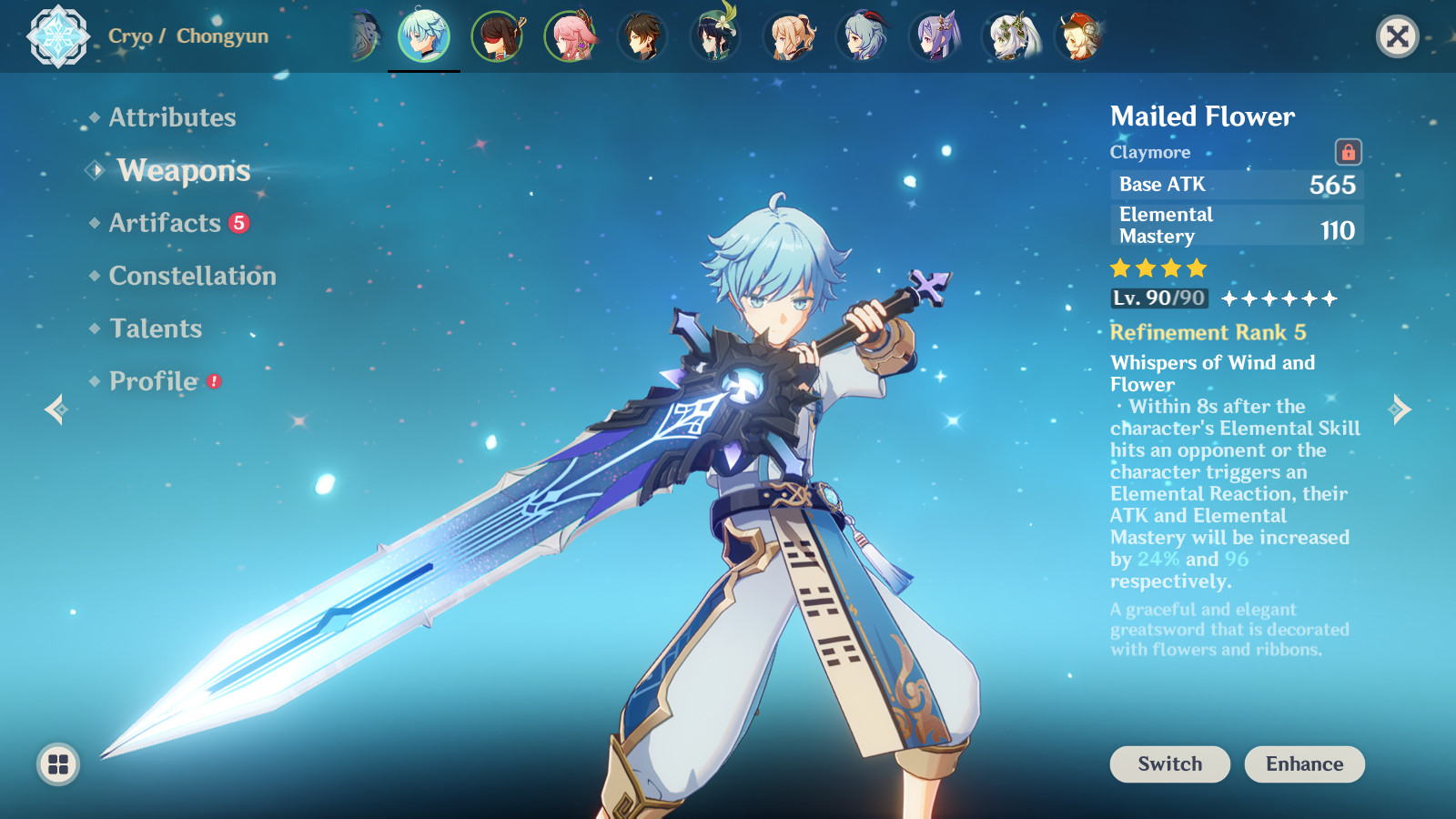Switch to pink-haired Yae Miko's portrait

tap(570, 37)
